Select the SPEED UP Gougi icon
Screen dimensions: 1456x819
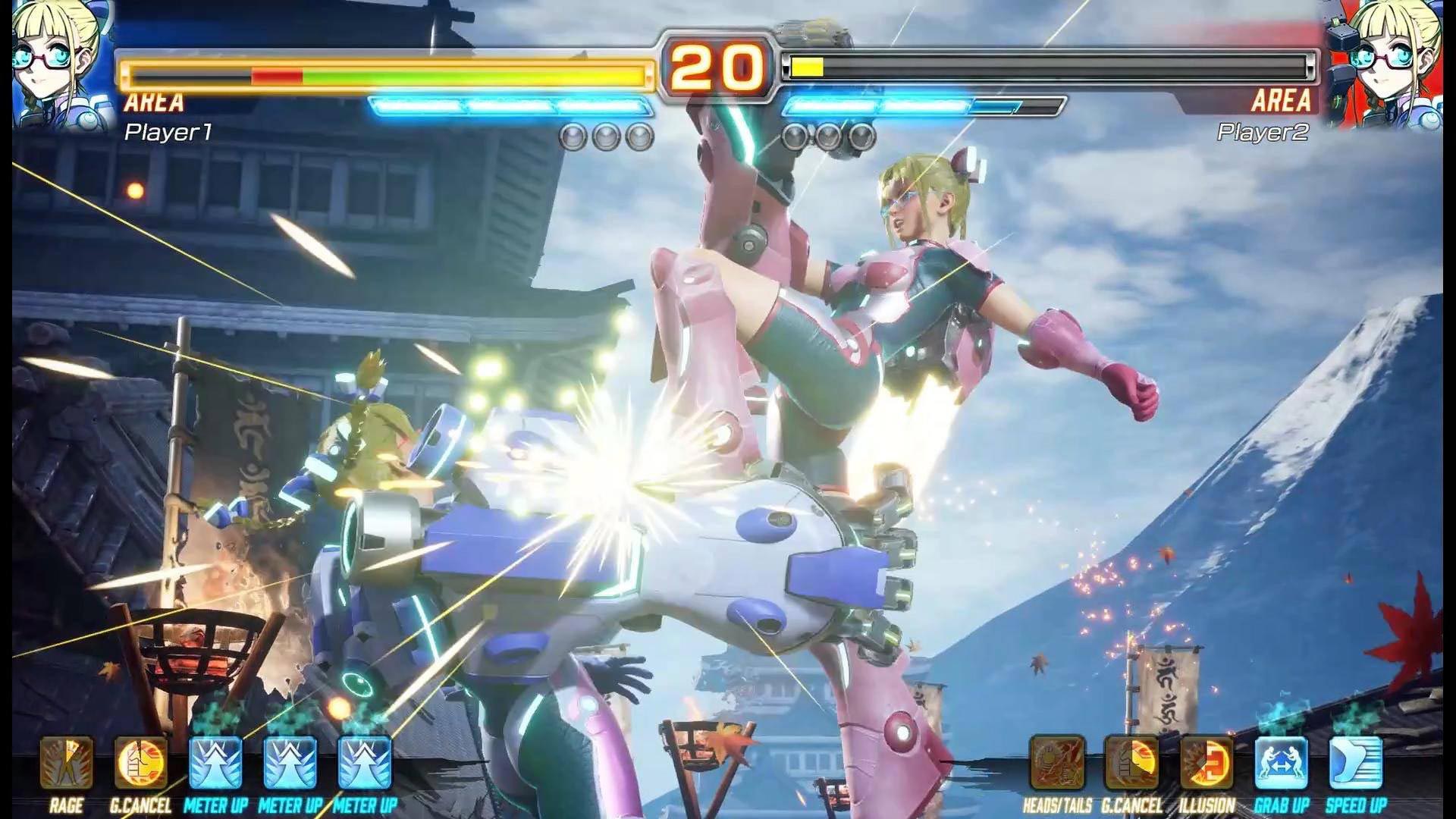click(x=1356, y=762)
